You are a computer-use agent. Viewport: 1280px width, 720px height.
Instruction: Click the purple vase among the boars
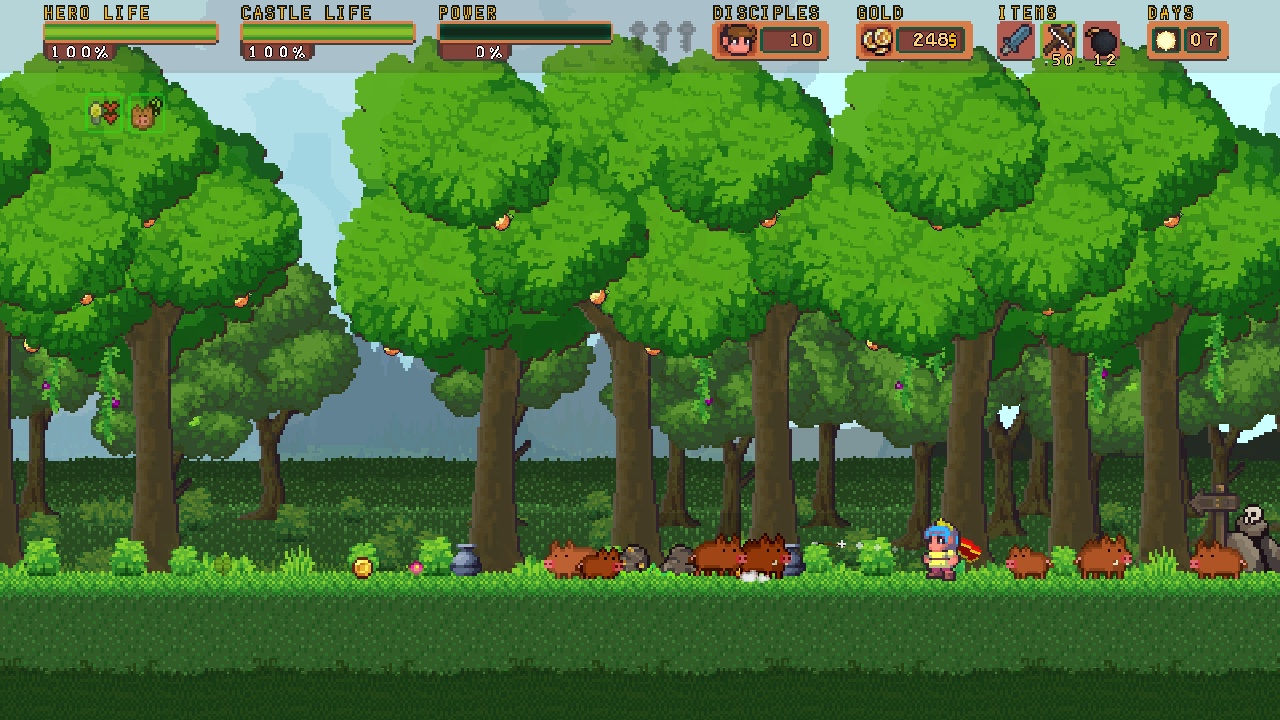[793, 560]
